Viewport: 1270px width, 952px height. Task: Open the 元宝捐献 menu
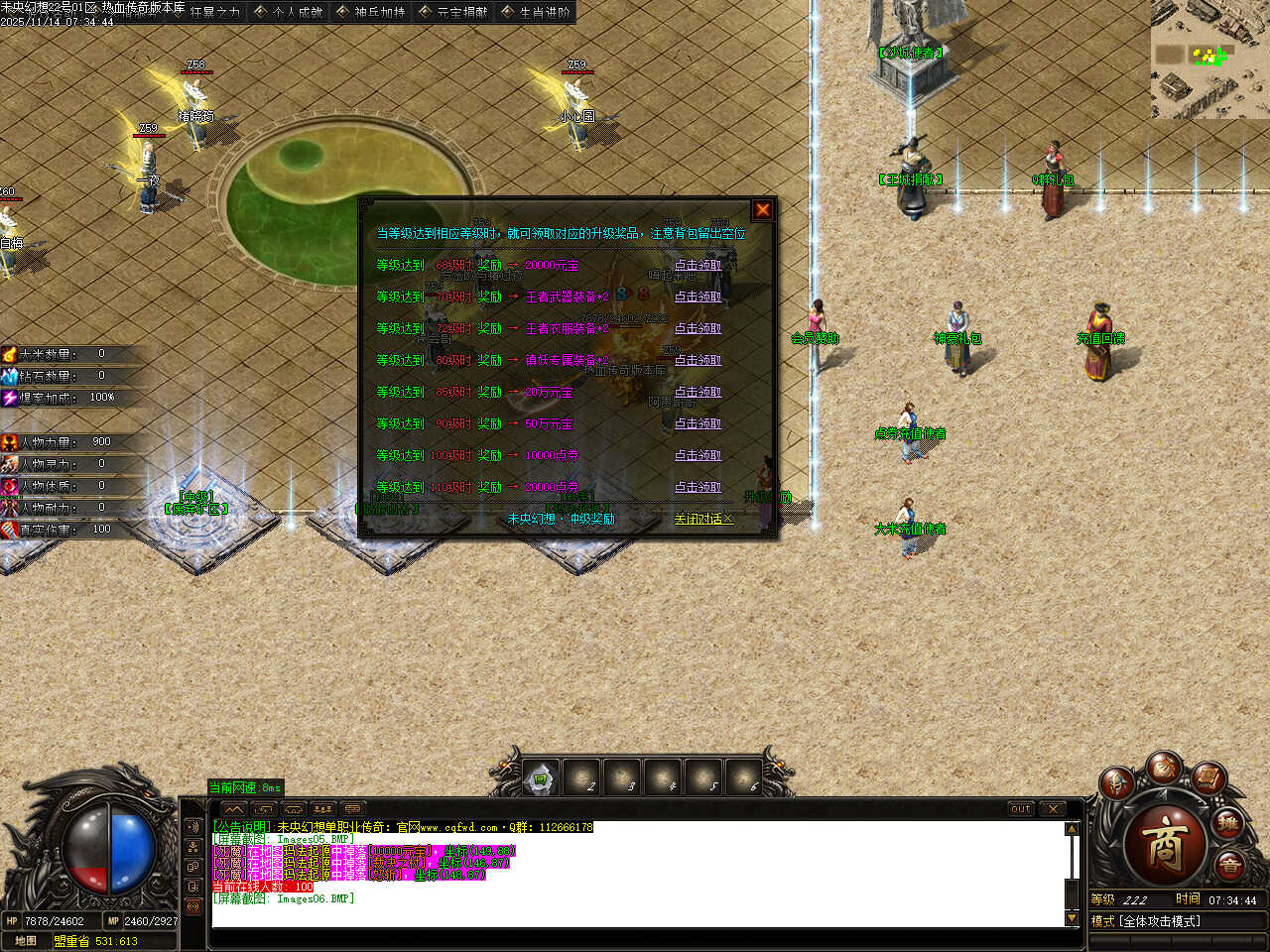tap(453, 12)
